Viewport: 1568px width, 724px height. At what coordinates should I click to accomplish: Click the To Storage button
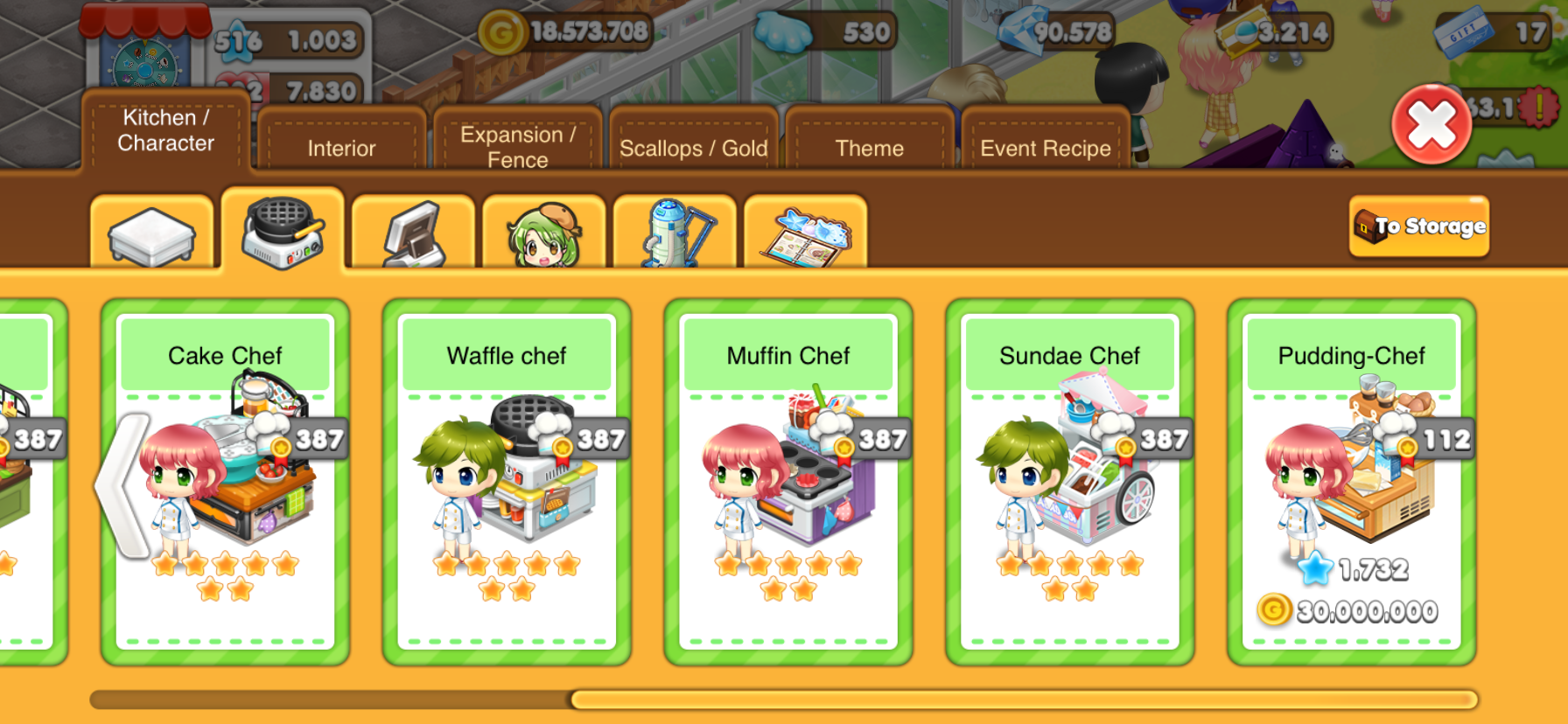click(1418, 226)
